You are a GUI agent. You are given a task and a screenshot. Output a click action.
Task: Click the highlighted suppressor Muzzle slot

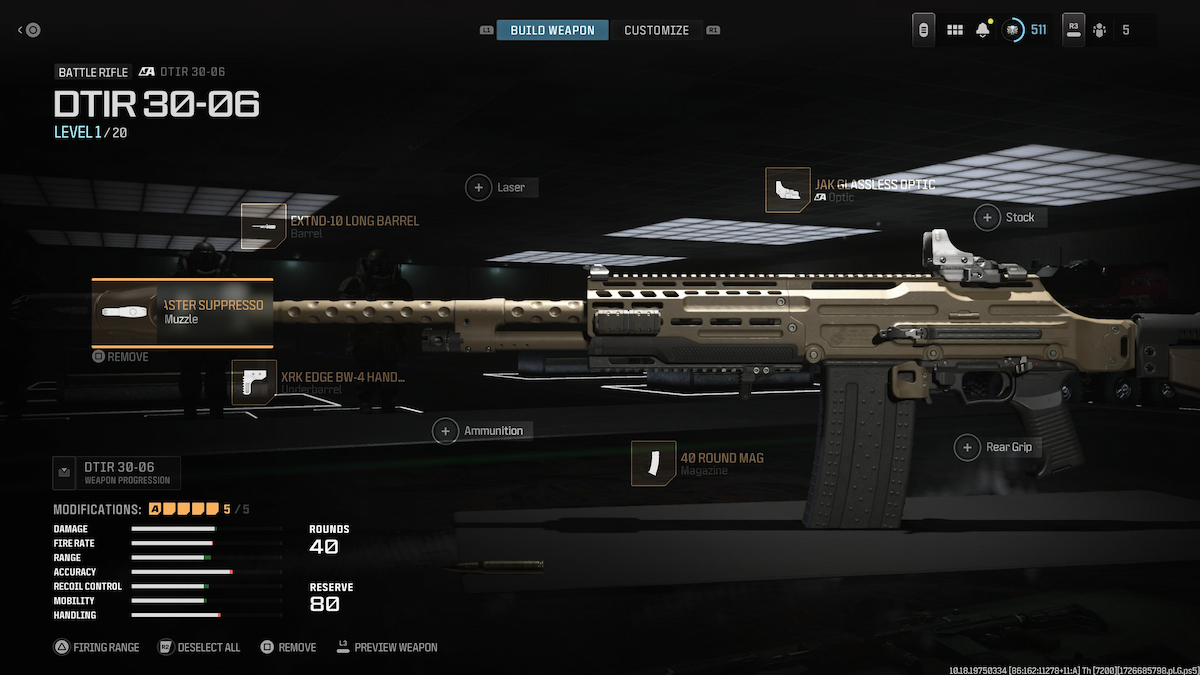(x=182, y=312)
